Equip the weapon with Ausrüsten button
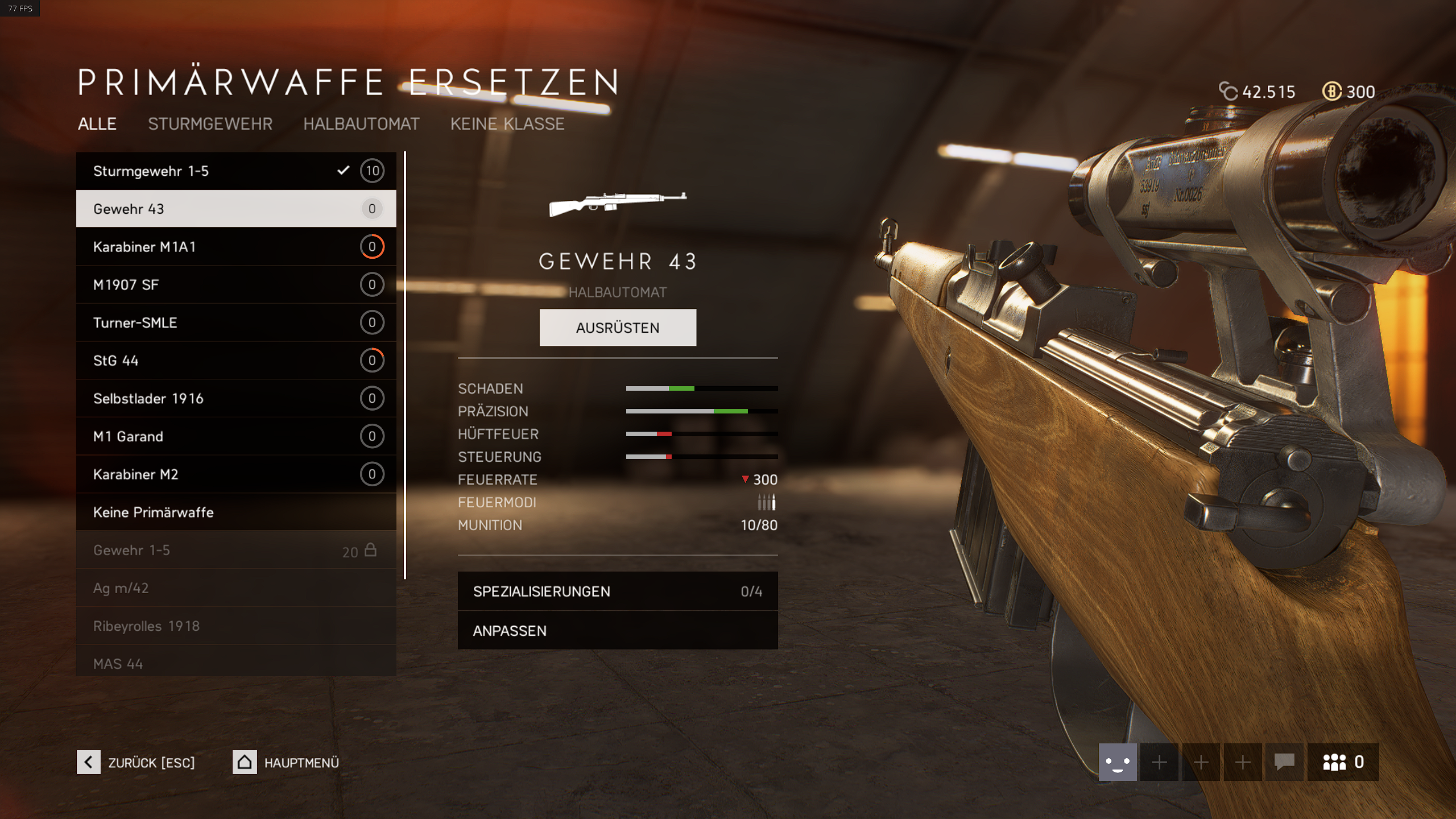Screen dimensions: 1456x819 point(618,328)
